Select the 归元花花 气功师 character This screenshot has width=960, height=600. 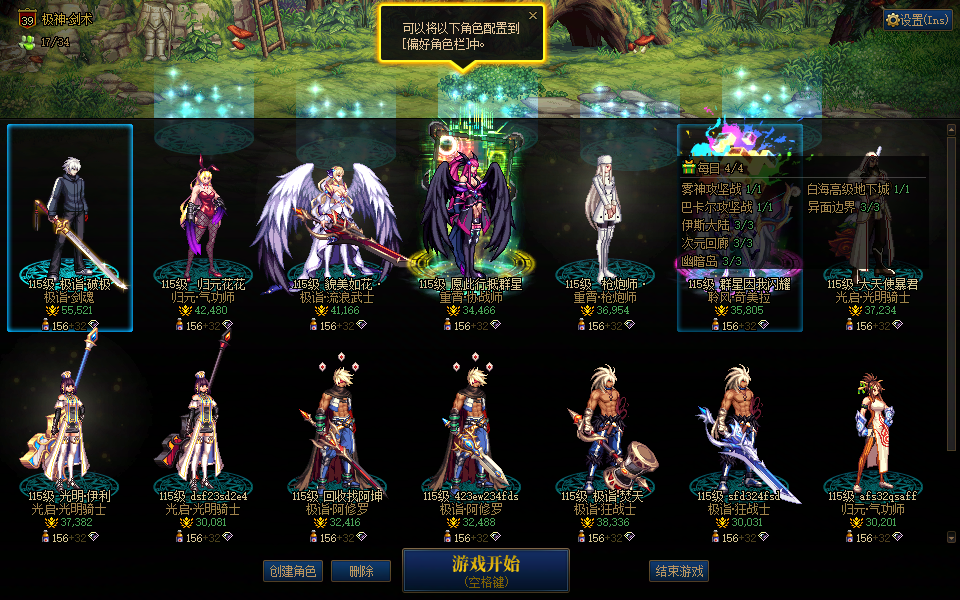click(x=204, y=230)
